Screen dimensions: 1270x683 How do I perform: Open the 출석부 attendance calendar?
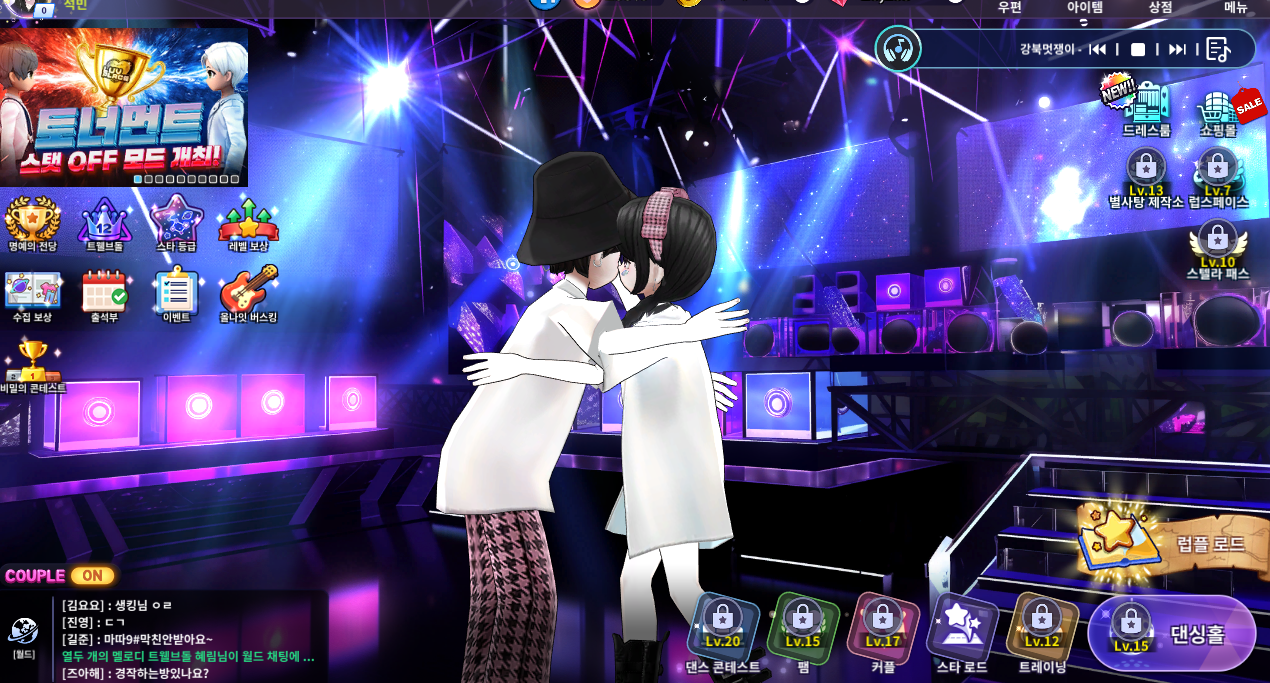104,293
